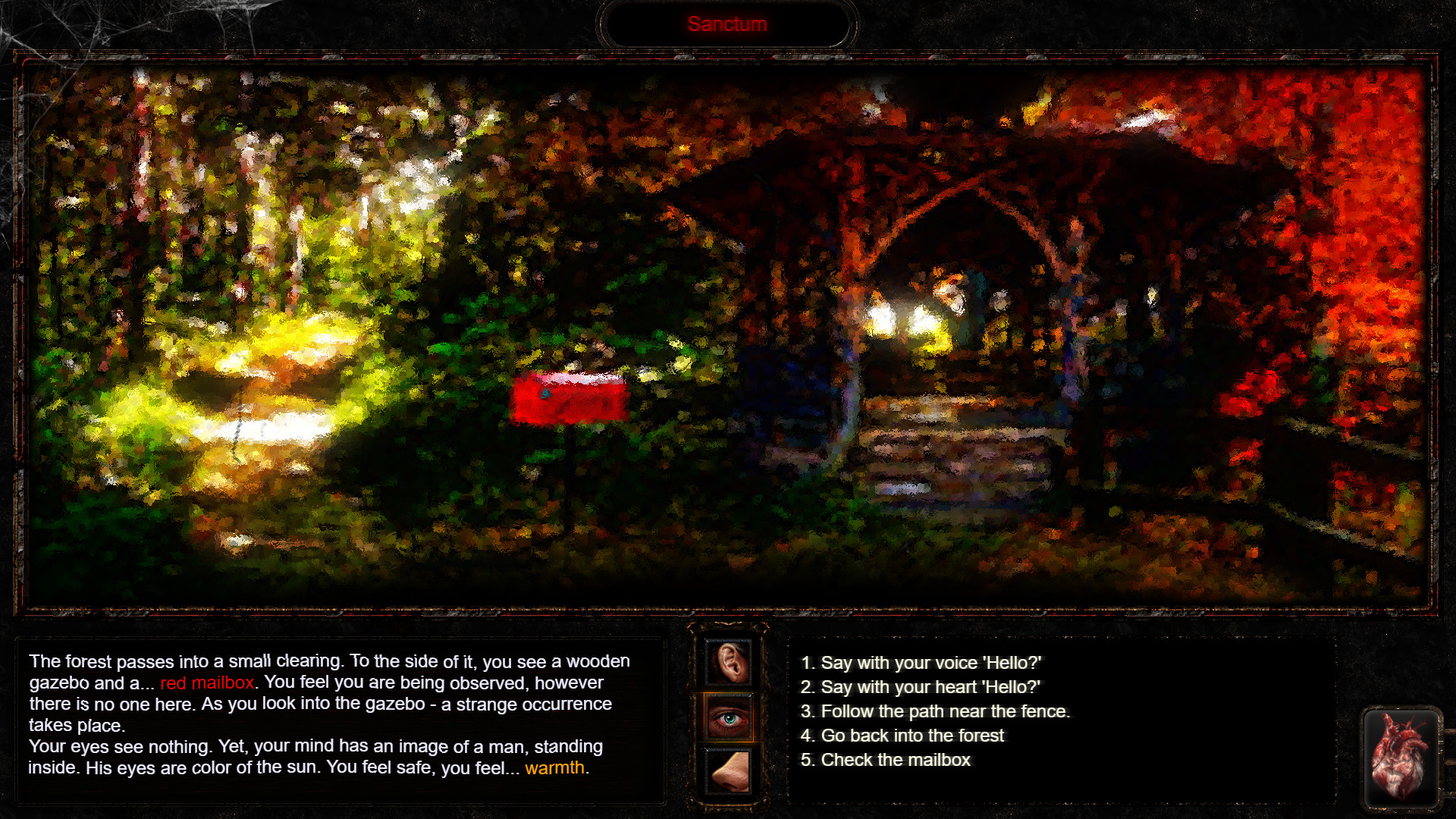Choose option 2, say 'Hello?' with your heart
The height and width of the screenshot is (819, 1456).
pos(921,687)
